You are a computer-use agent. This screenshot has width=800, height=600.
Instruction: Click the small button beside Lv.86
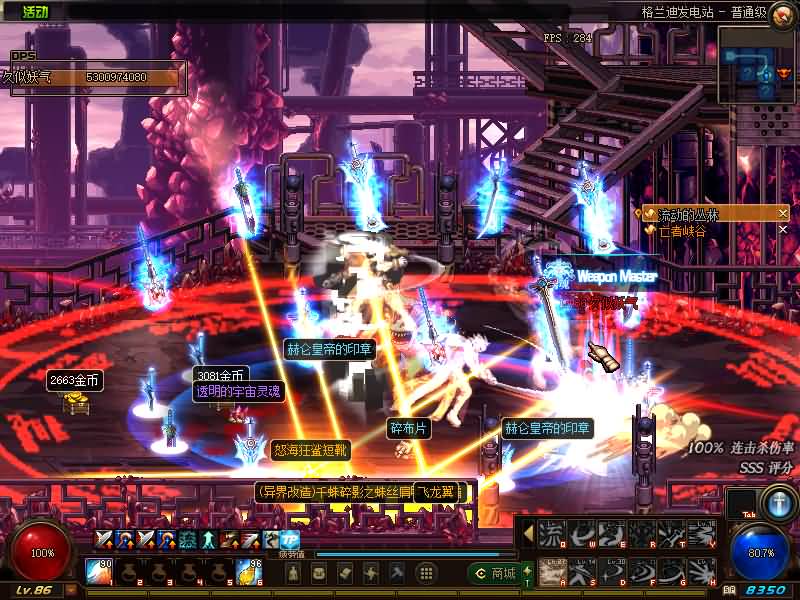[72, 590]
